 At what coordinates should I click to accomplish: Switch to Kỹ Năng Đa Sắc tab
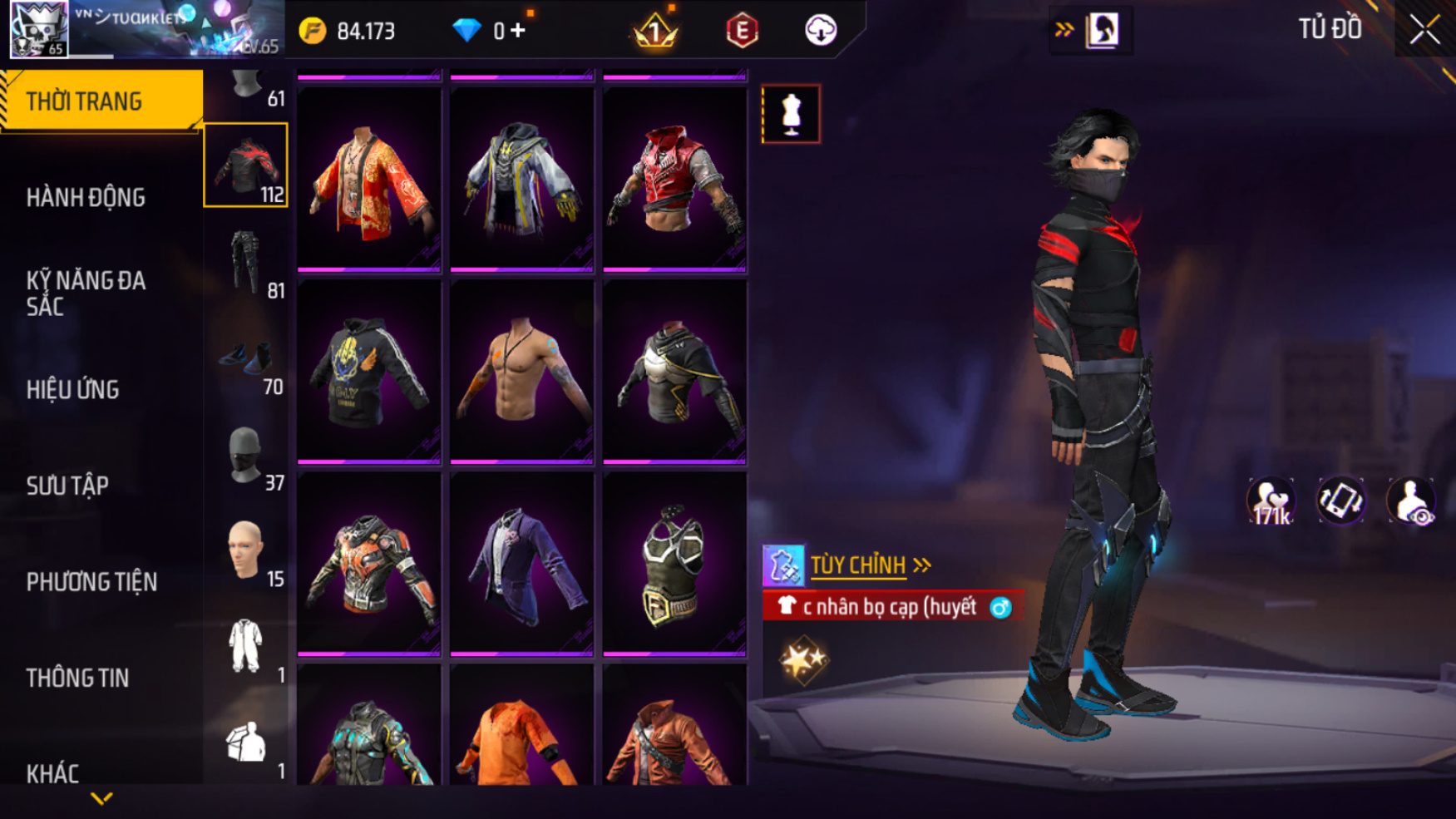point(86,293)
